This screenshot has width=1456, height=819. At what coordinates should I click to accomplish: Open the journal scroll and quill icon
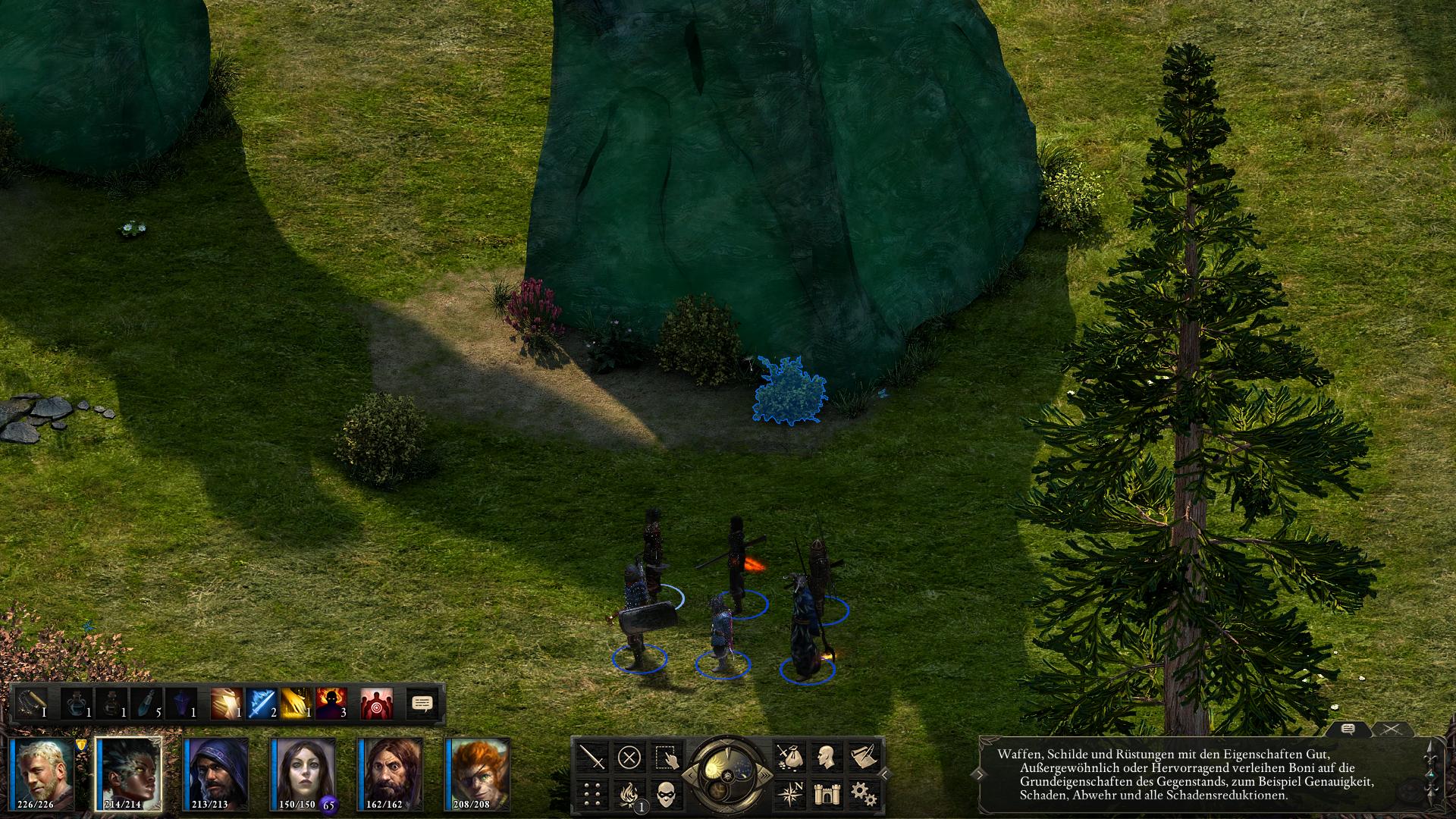(x=862, y=757)
